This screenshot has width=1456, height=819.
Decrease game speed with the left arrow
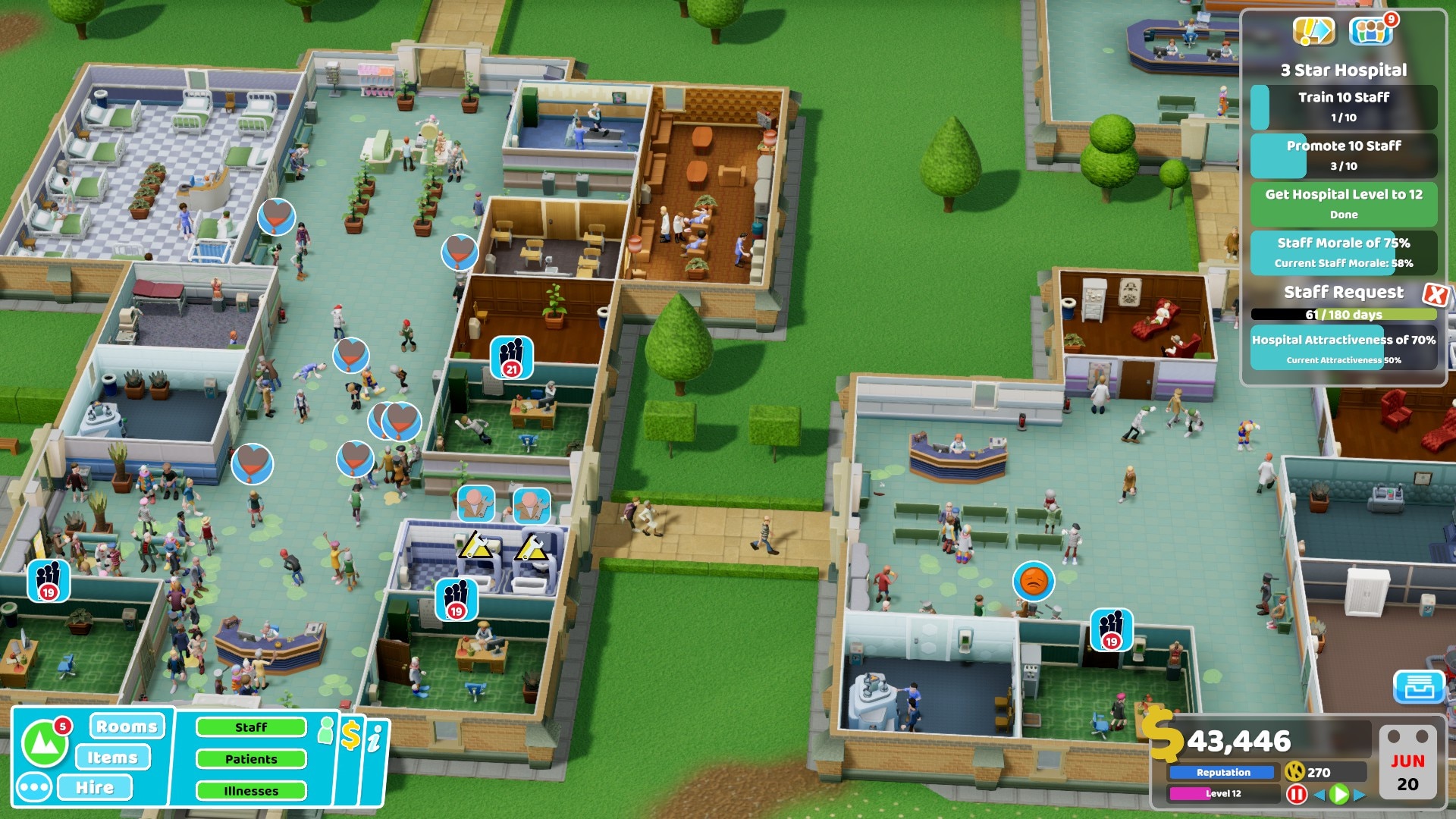coord(1319,794)
